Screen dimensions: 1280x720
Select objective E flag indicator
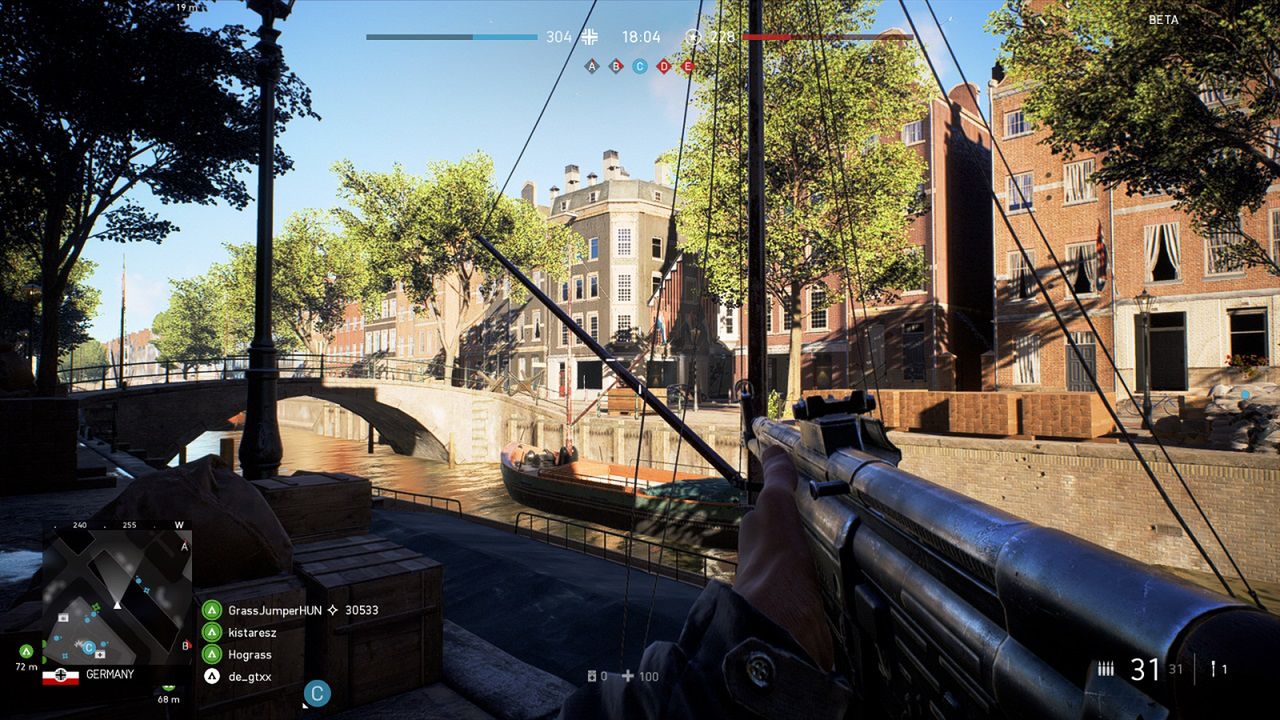688,66
